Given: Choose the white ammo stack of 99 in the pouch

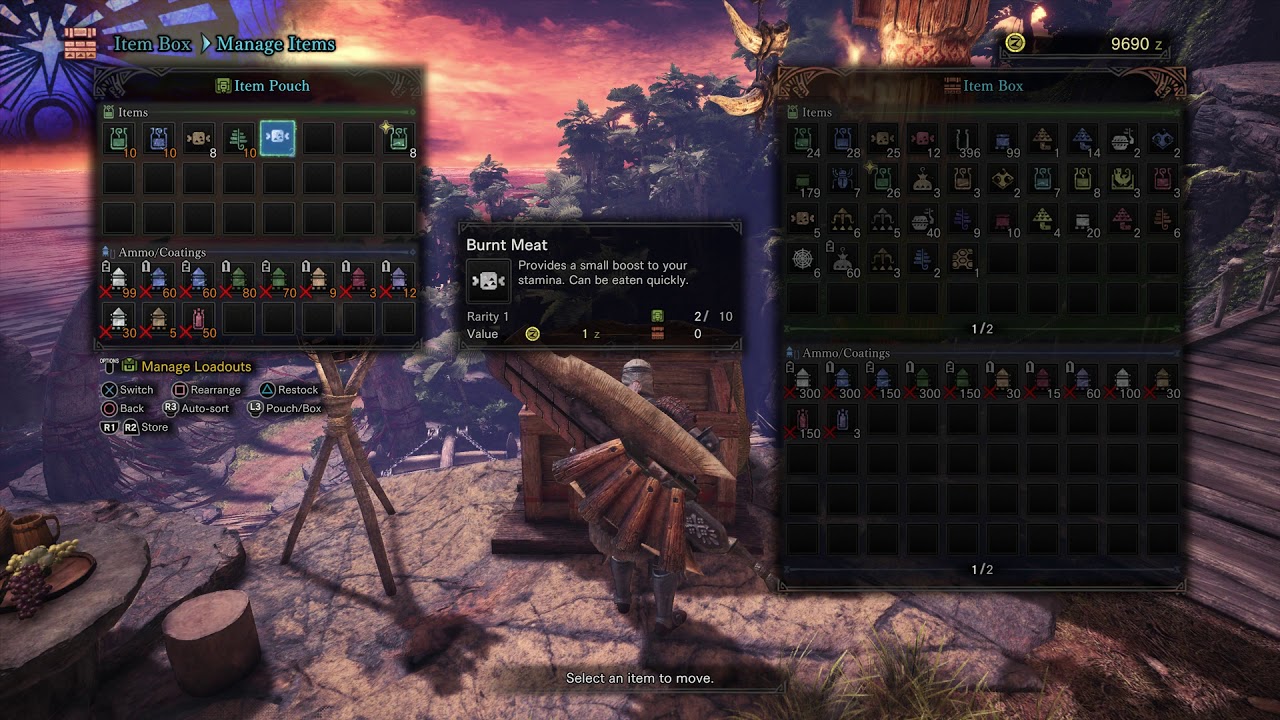Looking at the screenshot, I should pyautogui.click(x=118, y=279).
